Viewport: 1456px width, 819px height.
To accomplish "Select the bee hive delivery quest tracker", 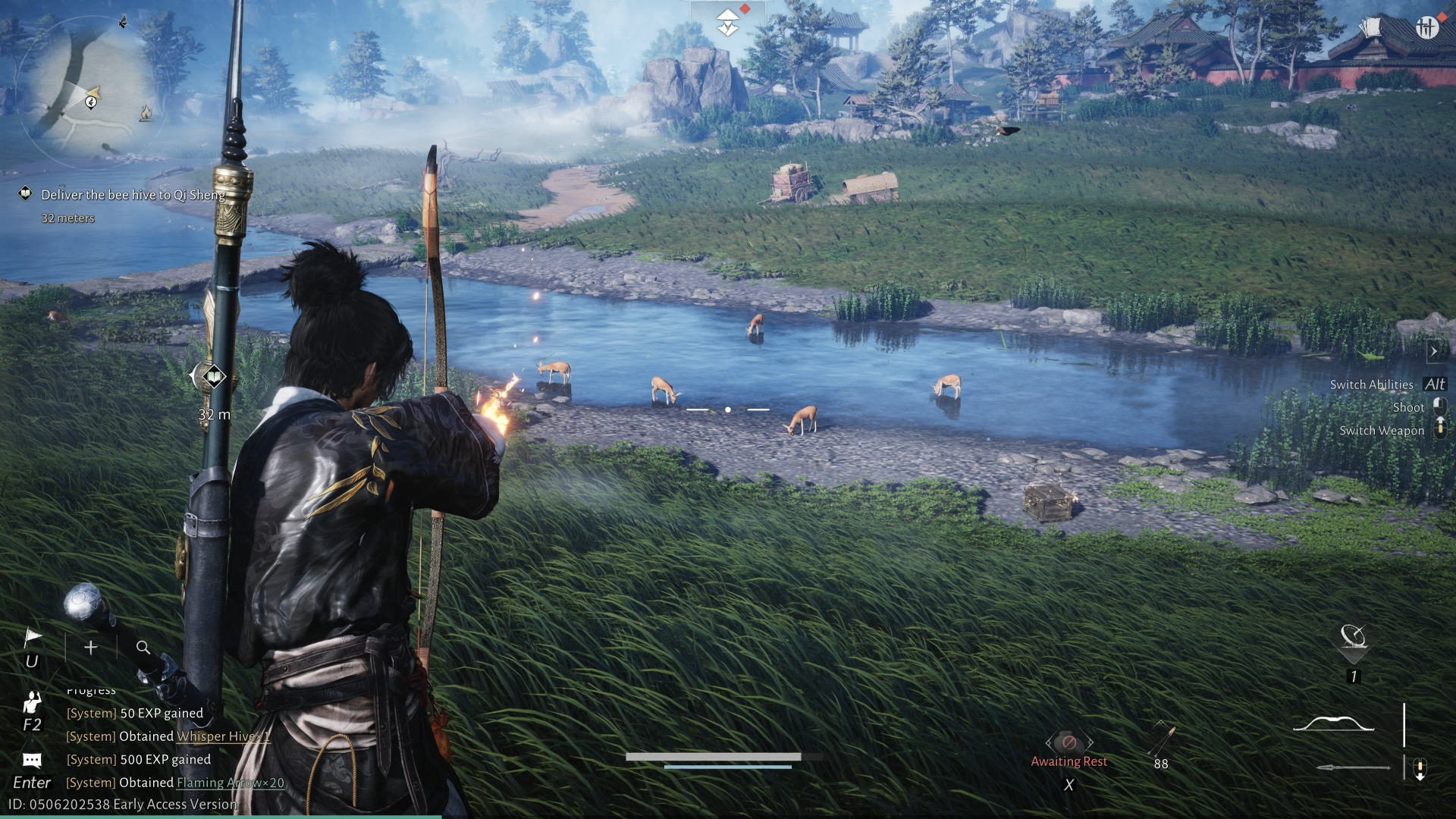I will [x=133, y=195].
